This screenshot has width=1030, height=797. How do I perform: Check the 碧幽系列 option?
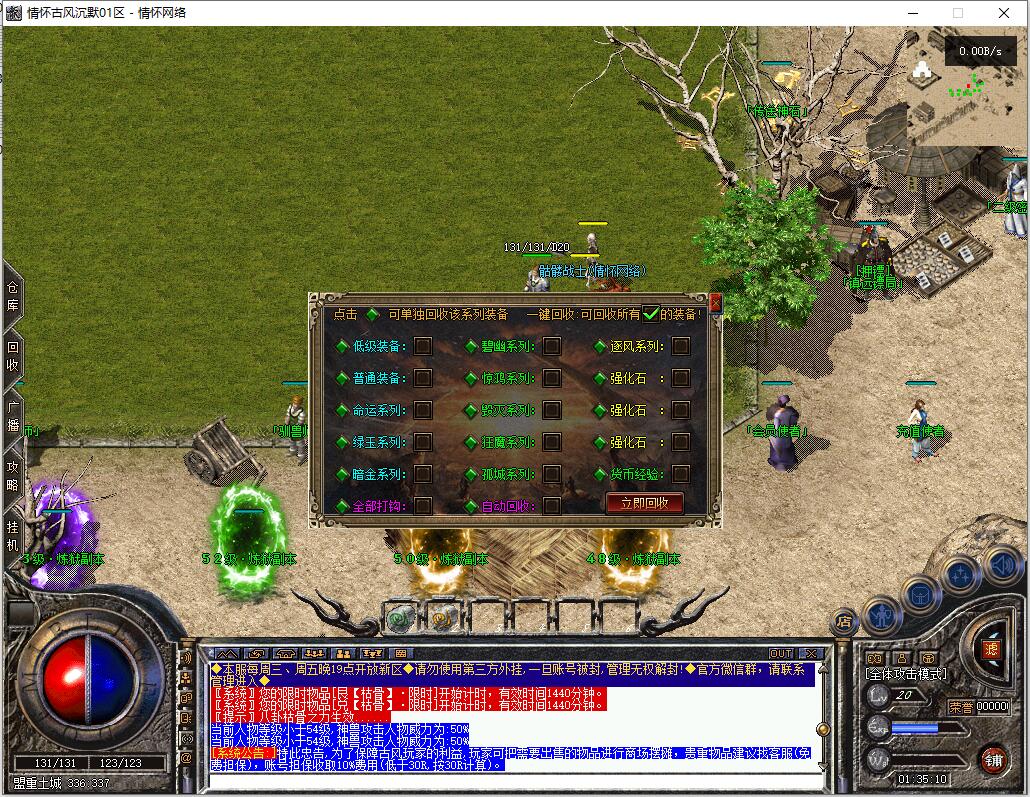tap(551, 346)
